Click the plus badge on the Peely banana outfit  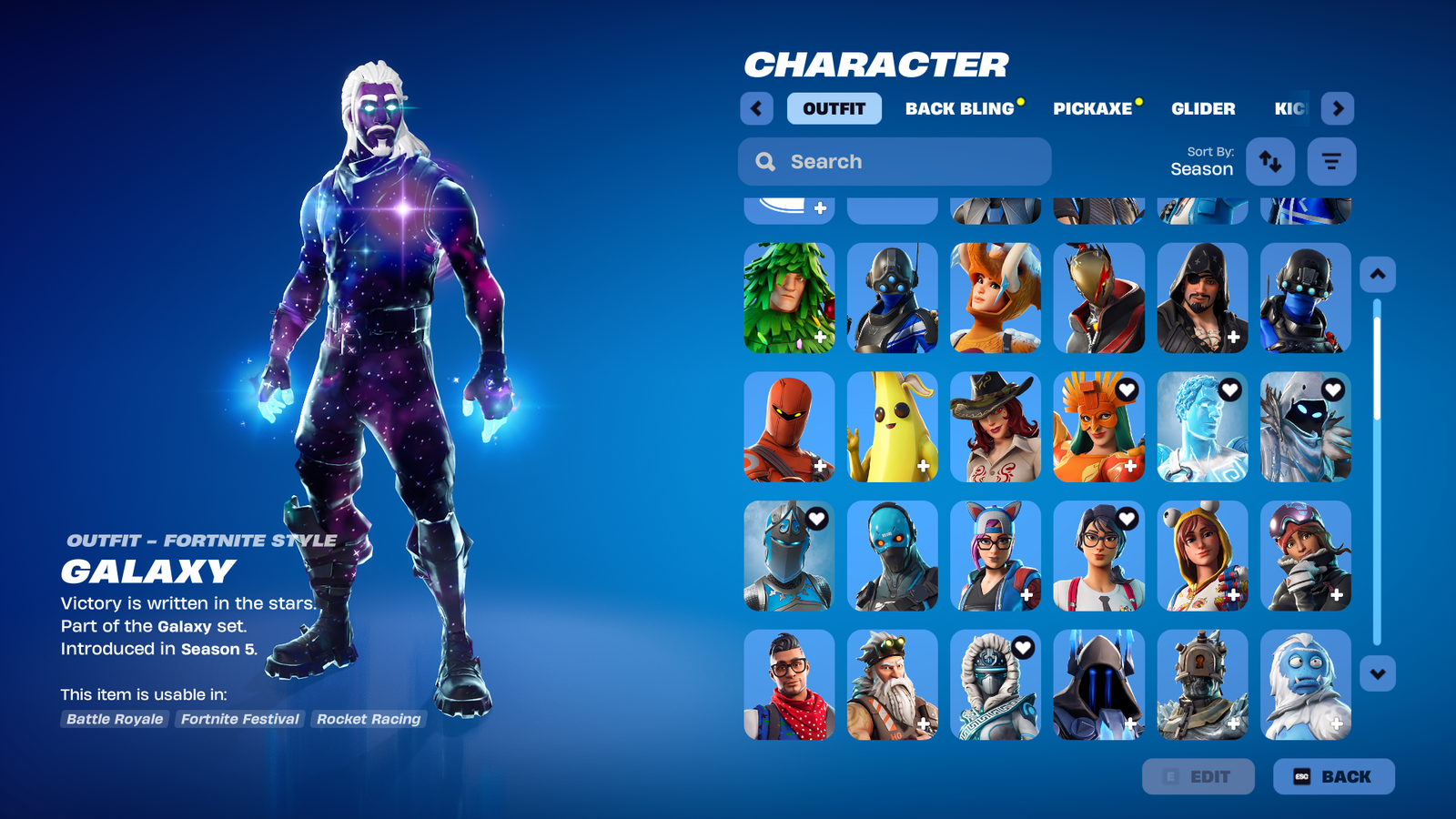click(923, 467)
